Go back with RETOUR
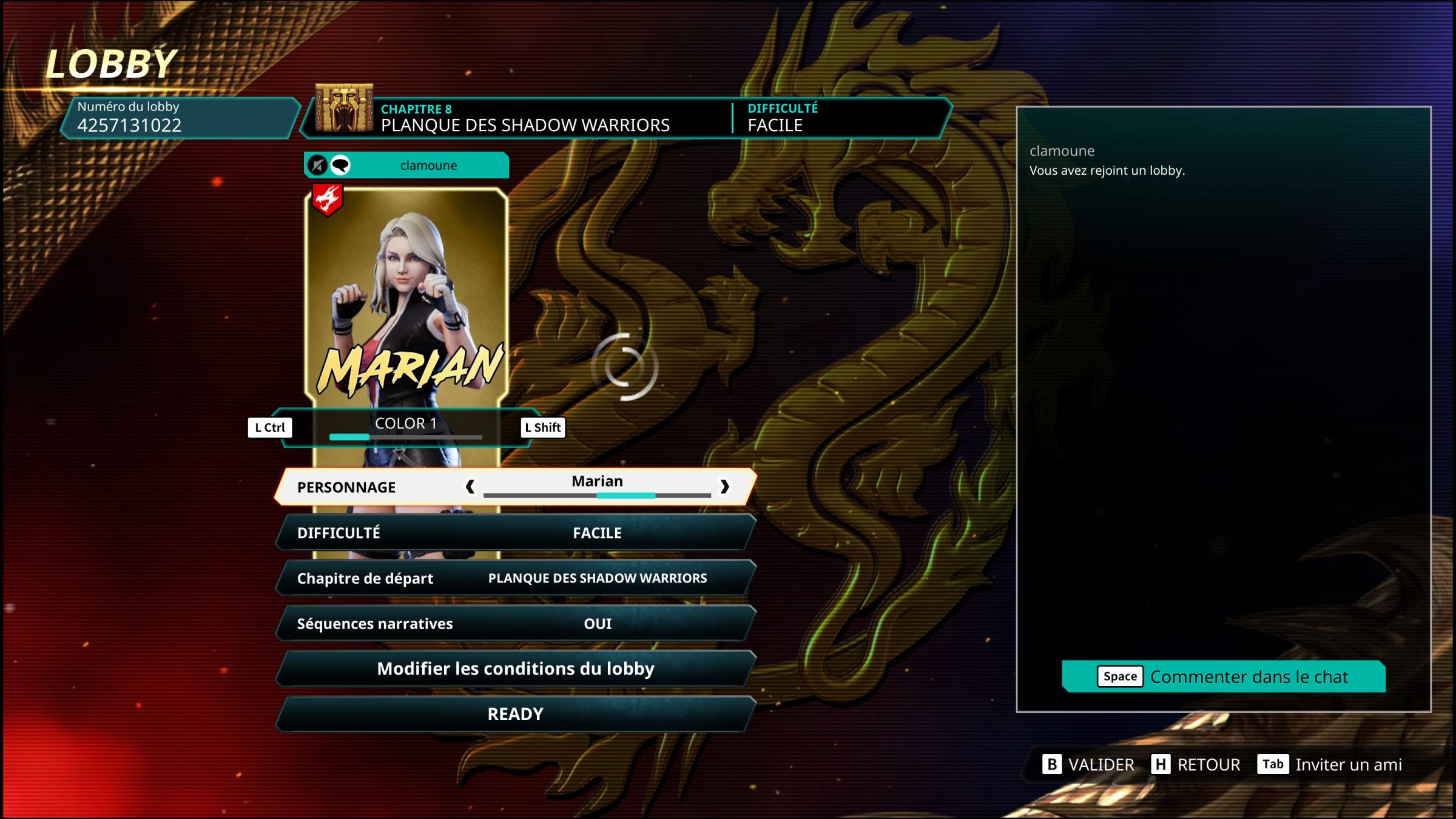Image resolution: width=1456 pixels, height=819 pixels. (x=1196, y=764)
